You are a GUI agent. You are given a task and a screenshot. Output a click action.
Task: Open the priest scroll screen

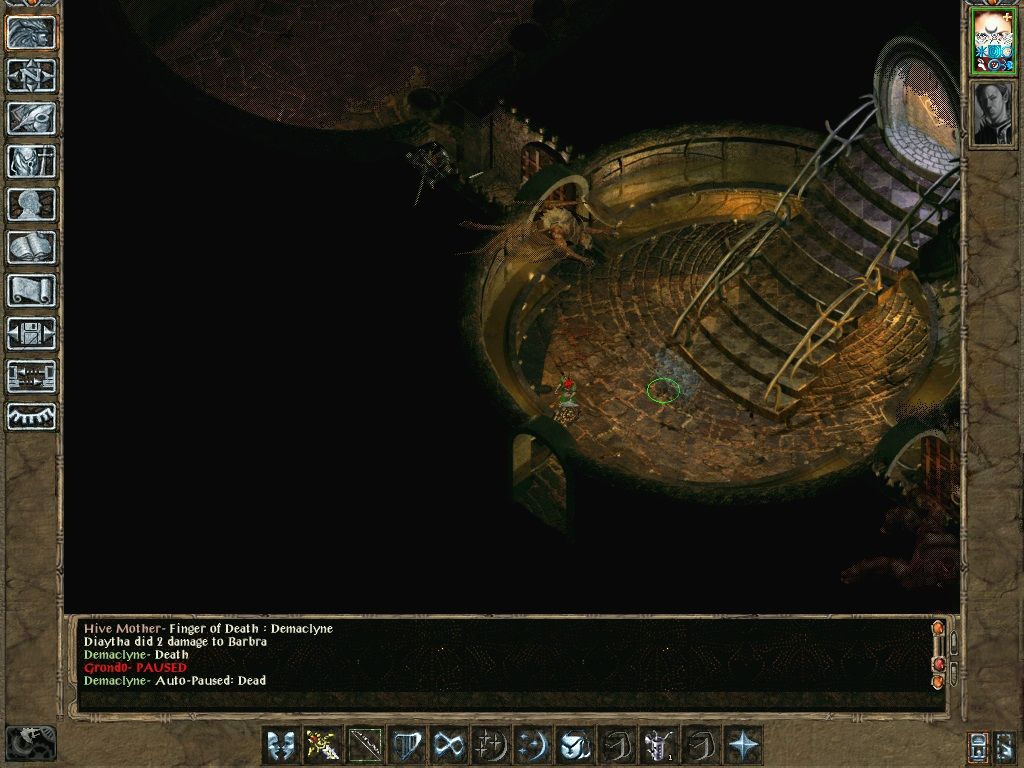[x=32, y=290]
